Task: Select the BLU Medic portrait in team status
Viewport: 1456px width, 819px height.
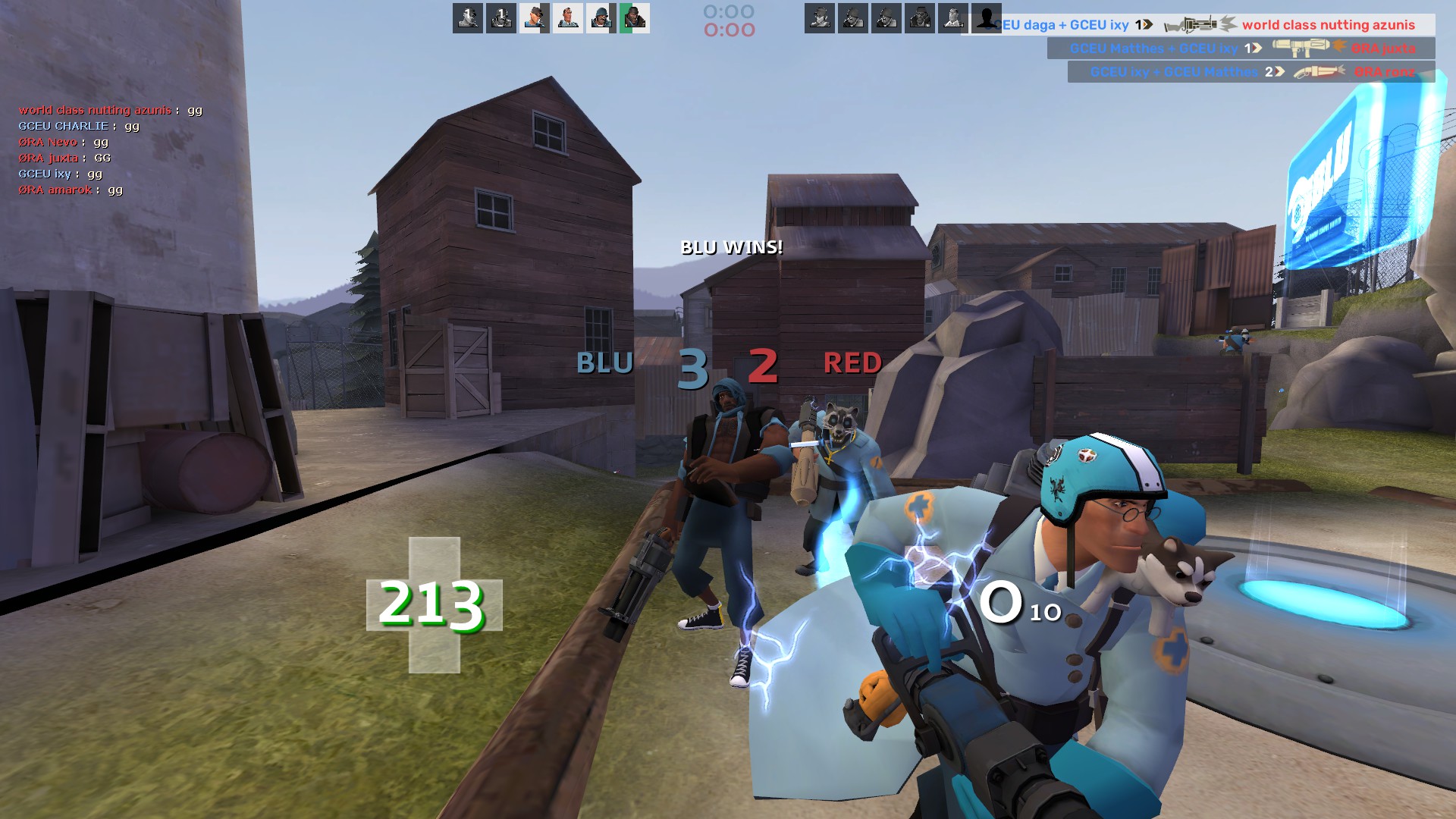Action: [568, 17]
